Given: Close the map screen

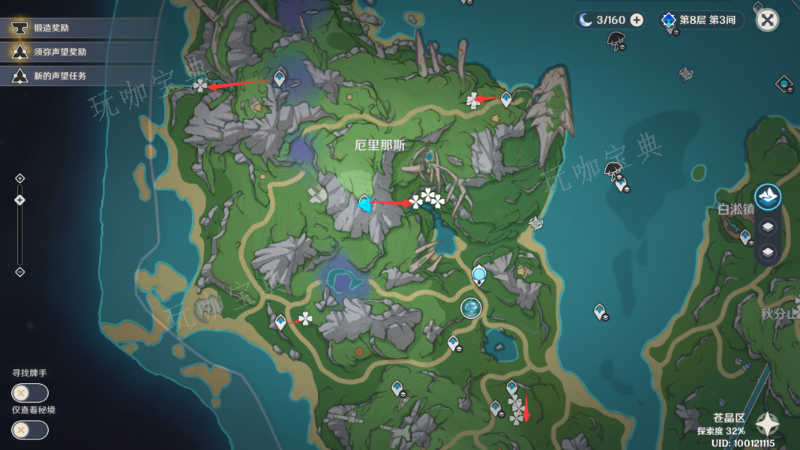Looking at the screenshot, I should (767, 20).
